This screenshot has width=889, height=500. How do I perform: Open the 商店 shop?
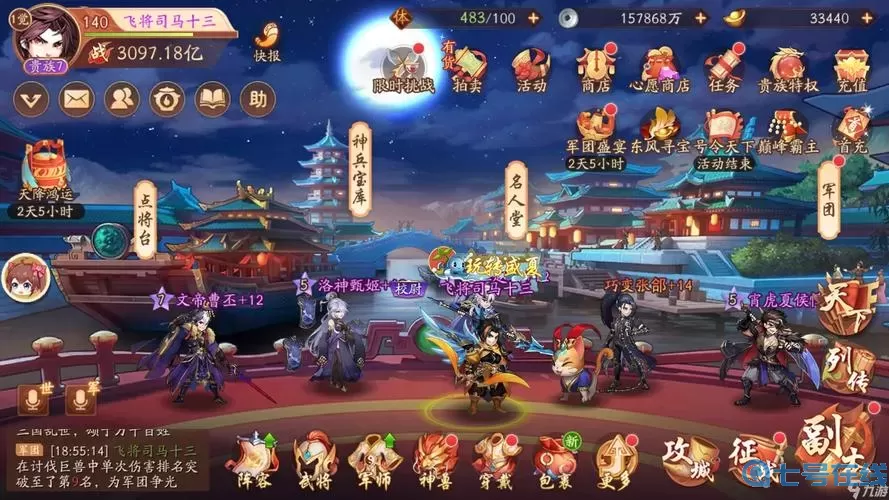[x=596, y=68]
